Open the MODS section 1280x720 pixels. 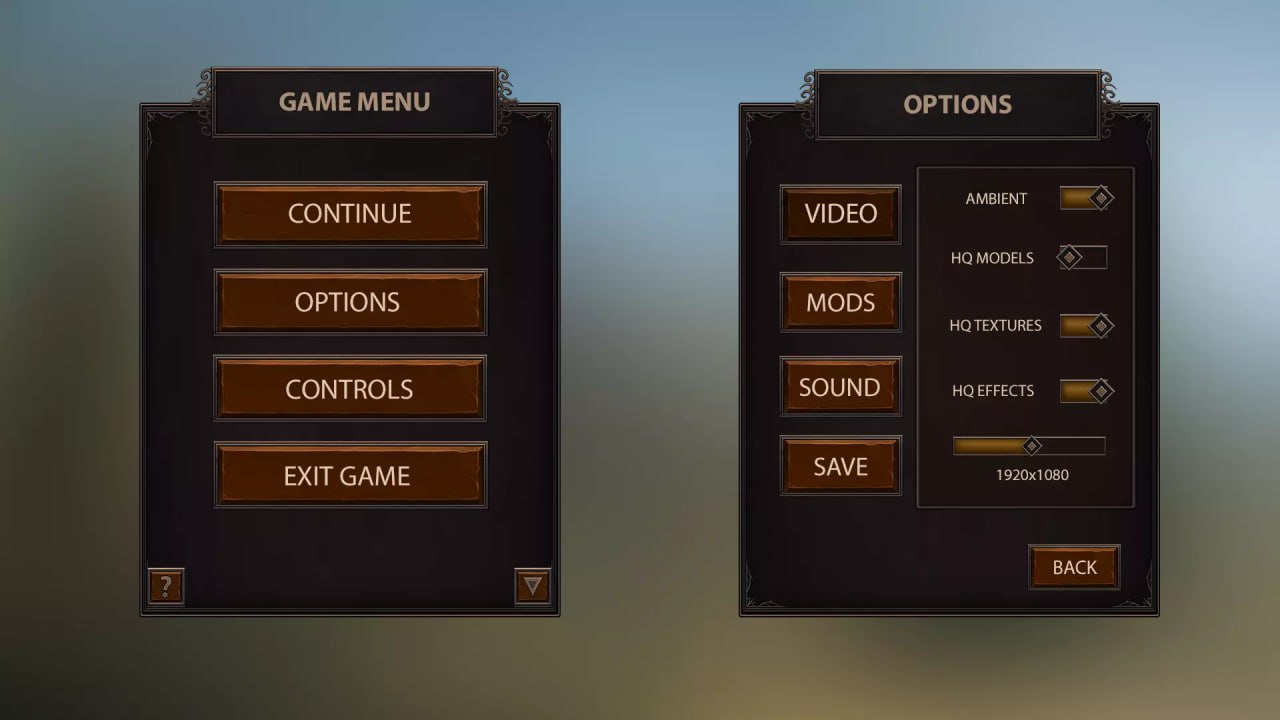[840, 302]
